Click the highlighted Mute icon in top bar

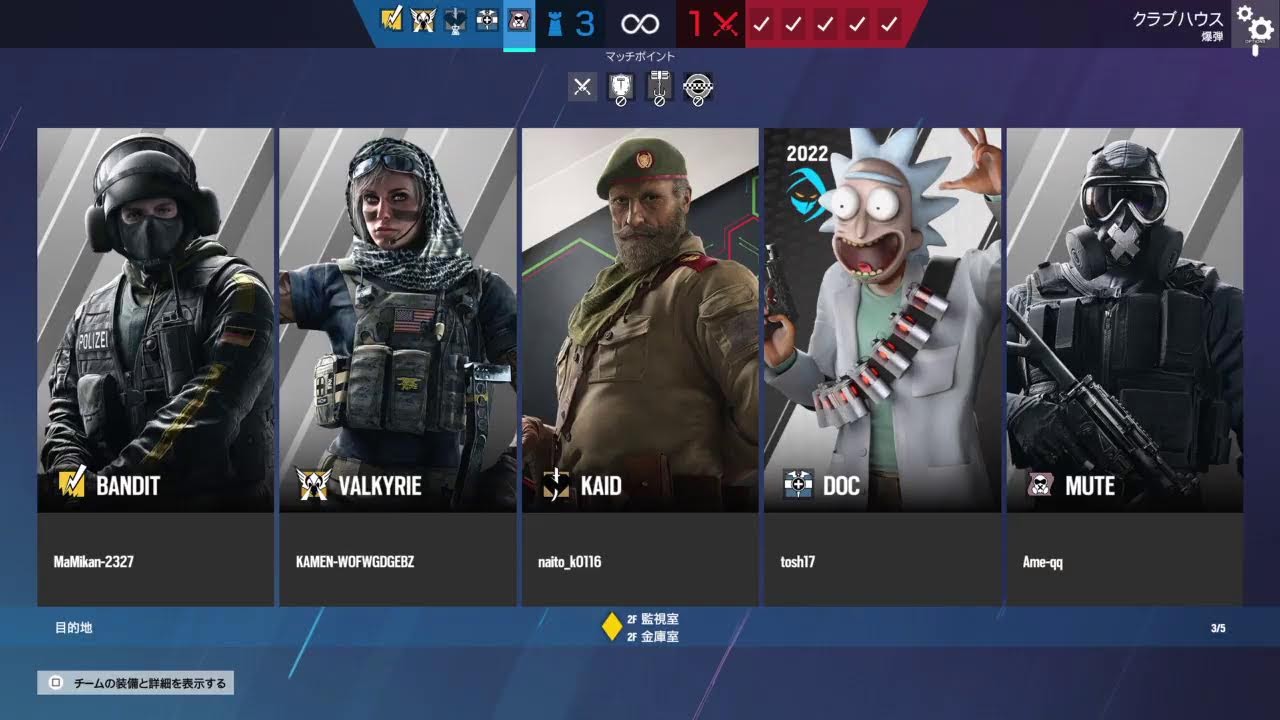519,21
